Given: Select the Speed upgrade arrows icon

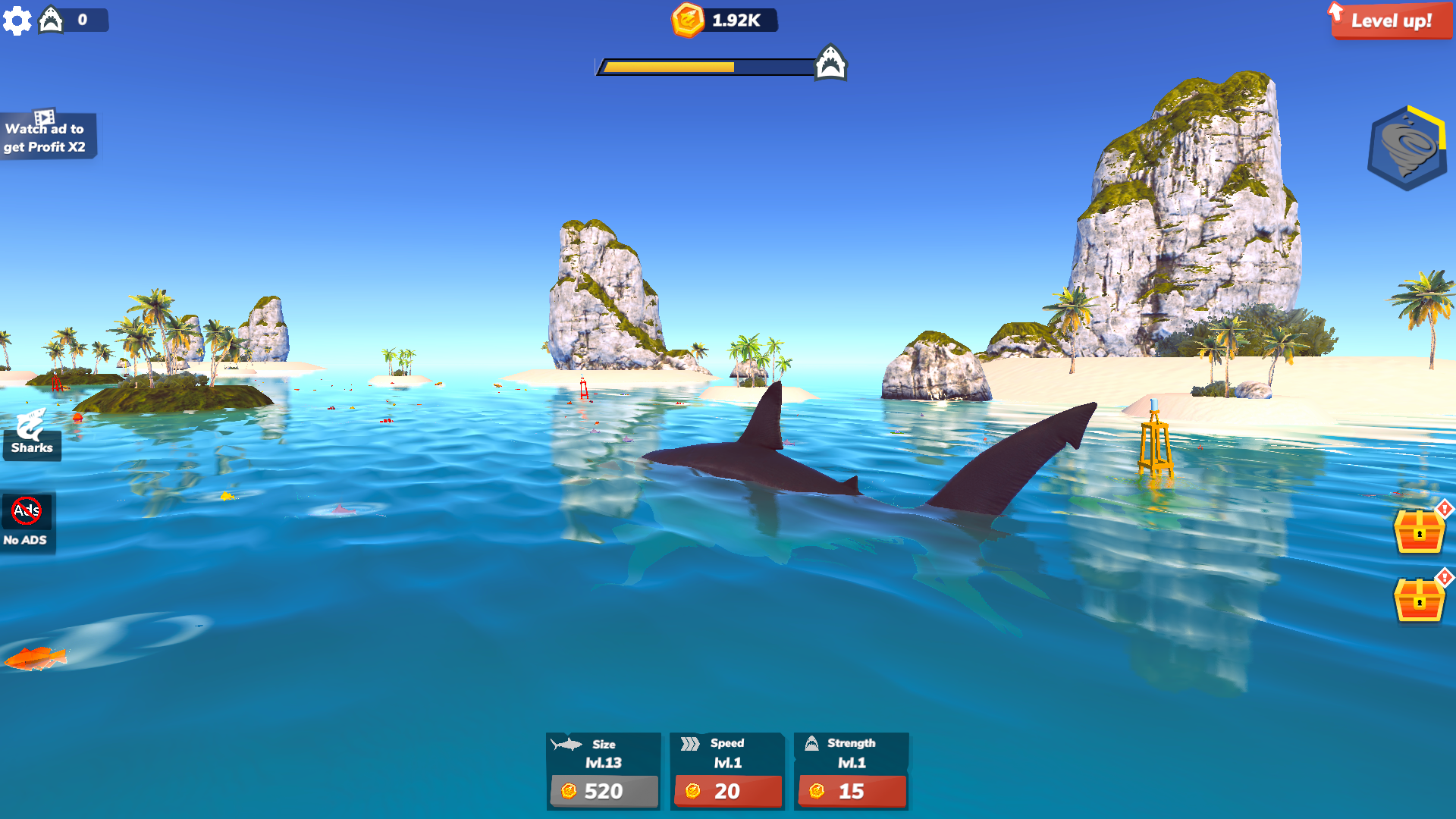Looking at the screenshot, I should (x=690, y=744).
